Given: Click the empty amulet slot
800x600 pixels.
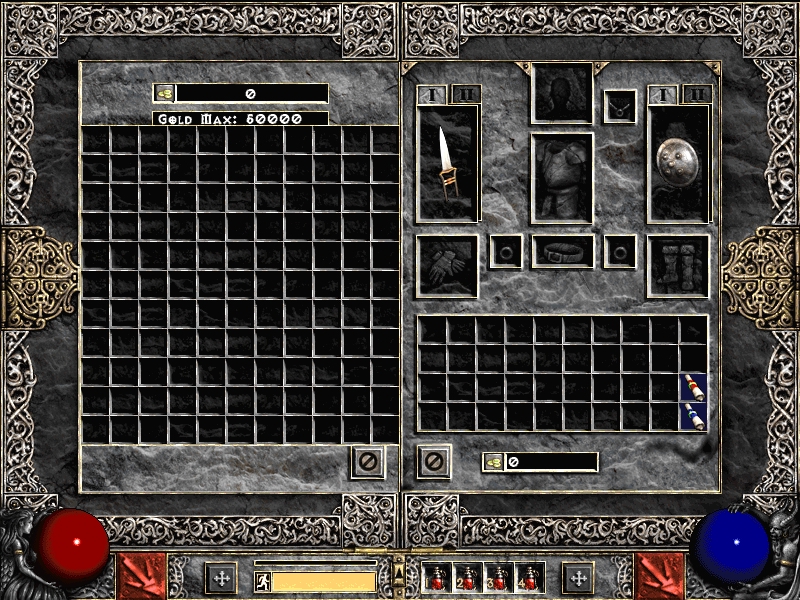Looking at the screenshot, I should 620,105.
